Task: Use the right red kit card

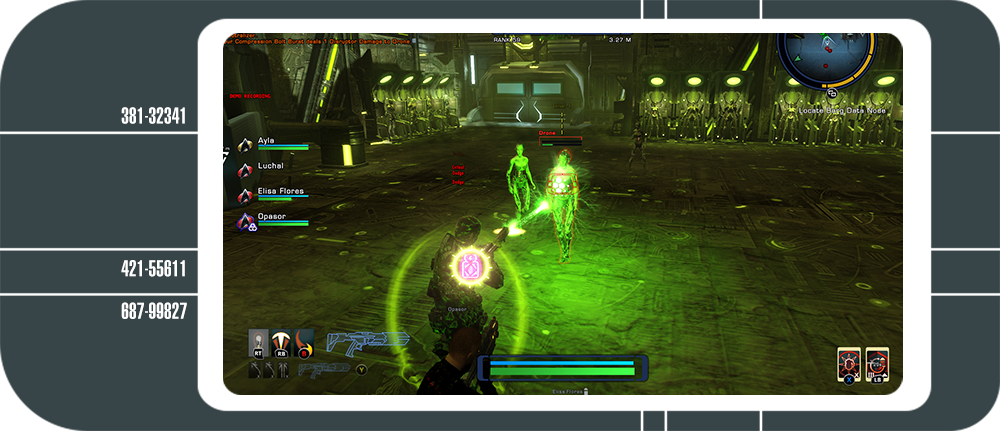Action: pos(877,365)
